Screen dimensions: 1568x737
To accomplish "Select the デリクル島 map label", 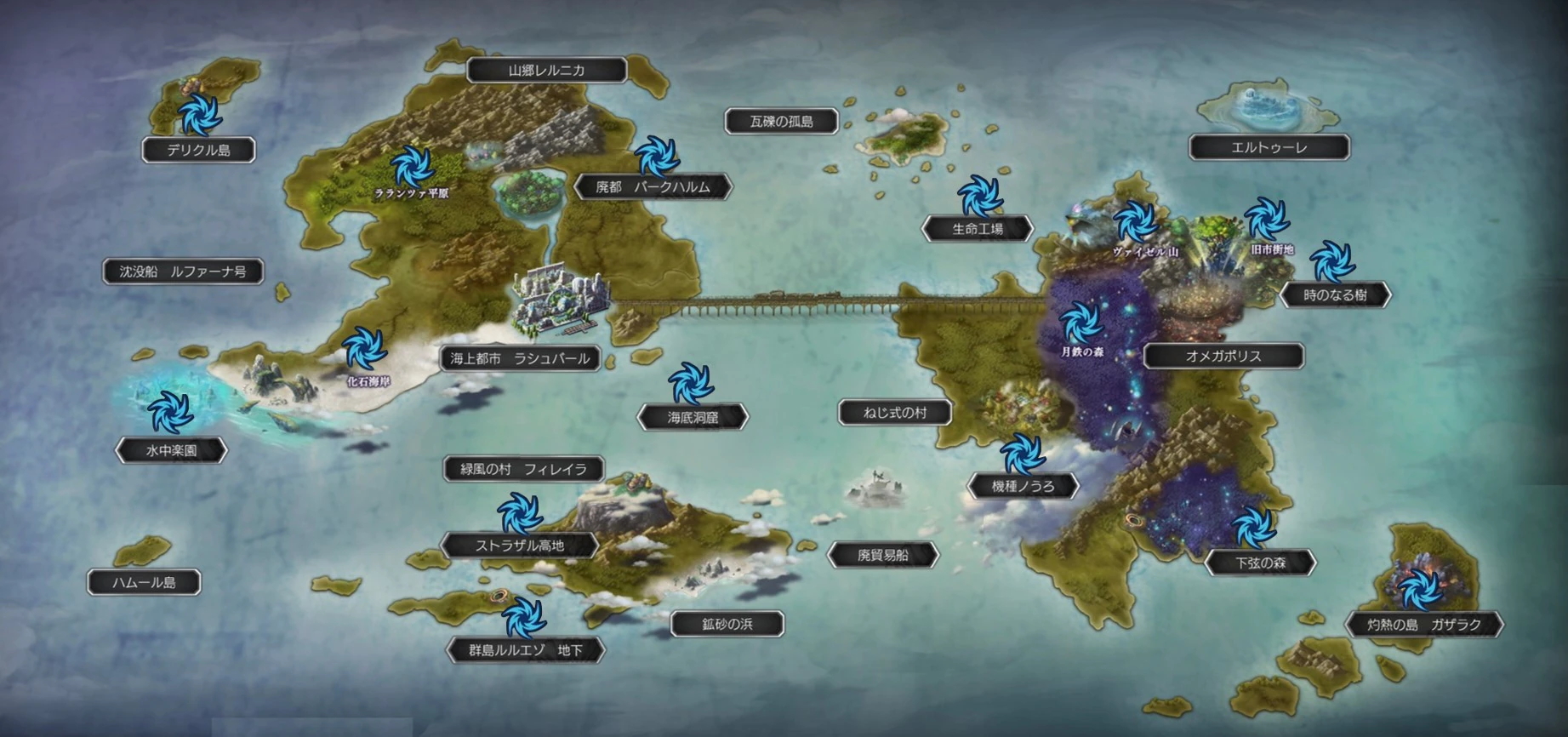I will (x=198, y=150).
